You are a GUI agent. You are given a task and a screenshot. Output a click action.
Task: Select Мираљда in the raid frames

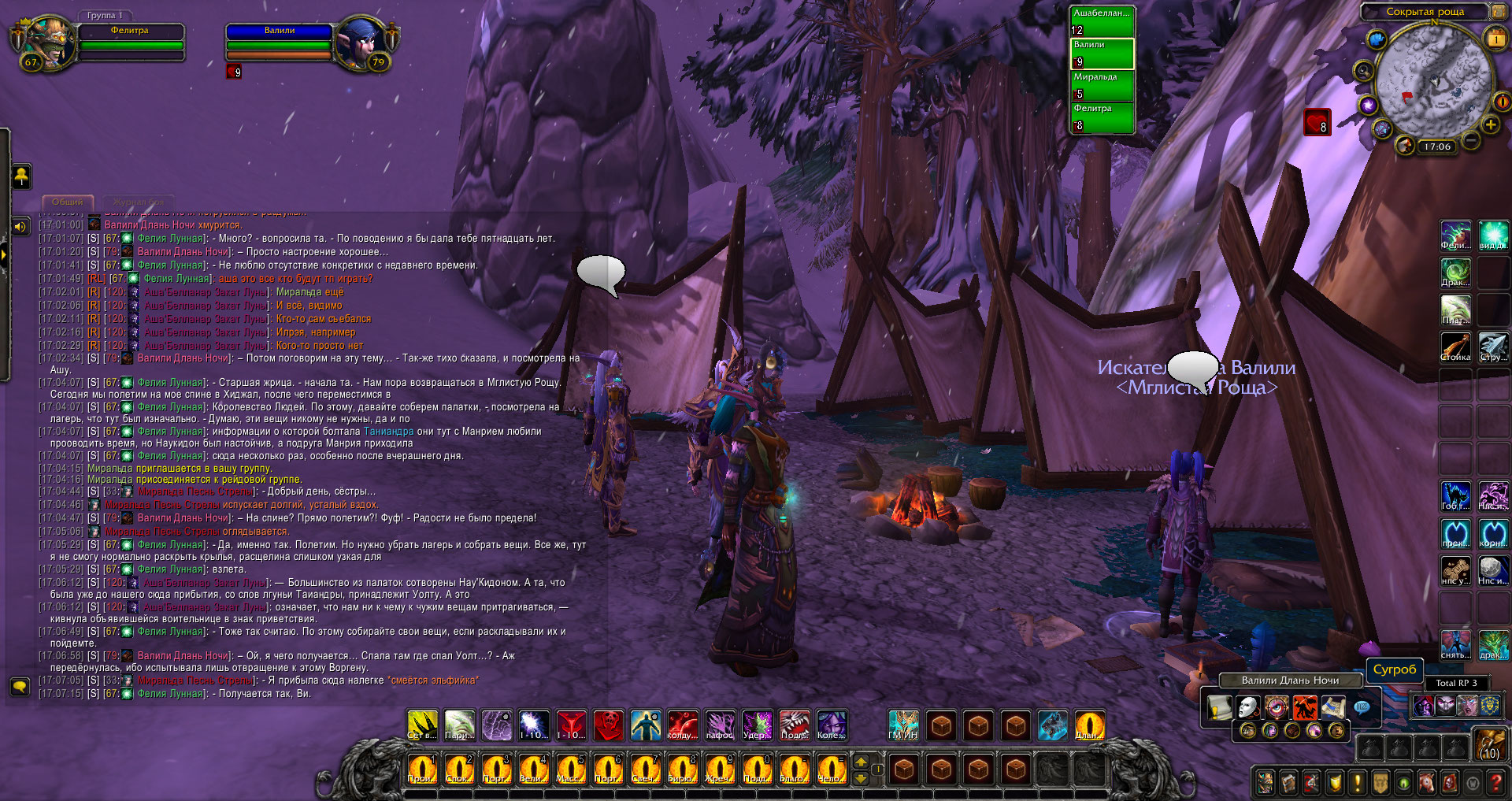(x=1102, y=86)
